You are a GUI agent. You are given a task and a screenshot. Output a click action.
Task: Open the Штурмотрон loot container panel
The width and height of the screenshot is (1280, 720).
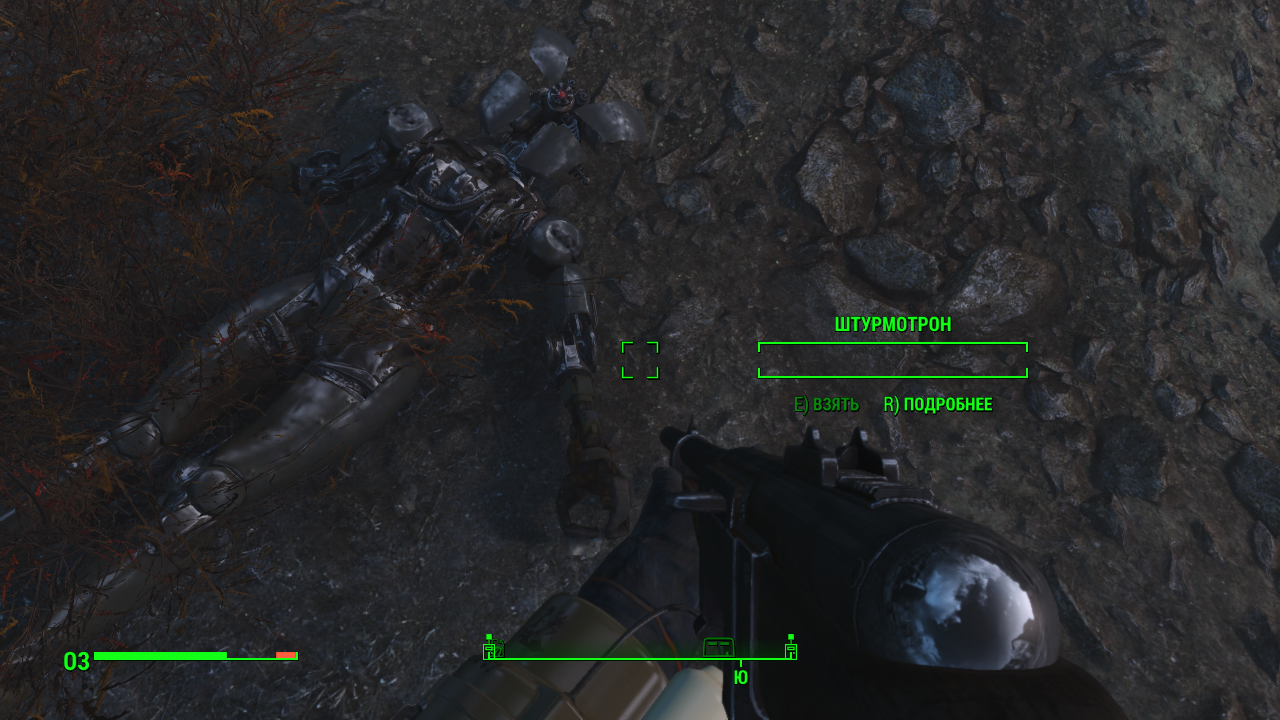892,360
